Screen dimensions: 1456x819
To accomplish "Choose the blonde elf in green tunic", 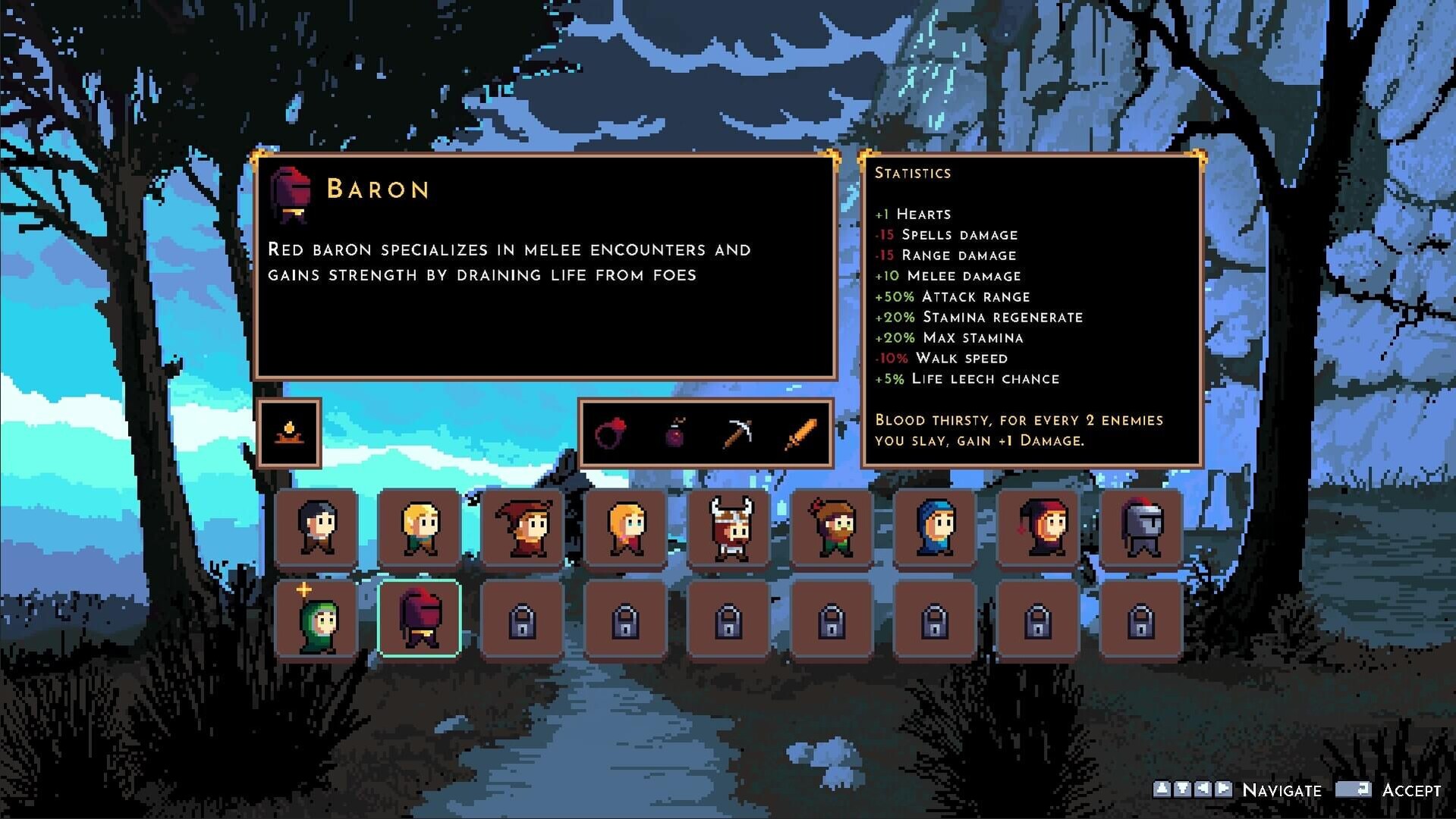I will pyautogui.click(x=420, y=527).
